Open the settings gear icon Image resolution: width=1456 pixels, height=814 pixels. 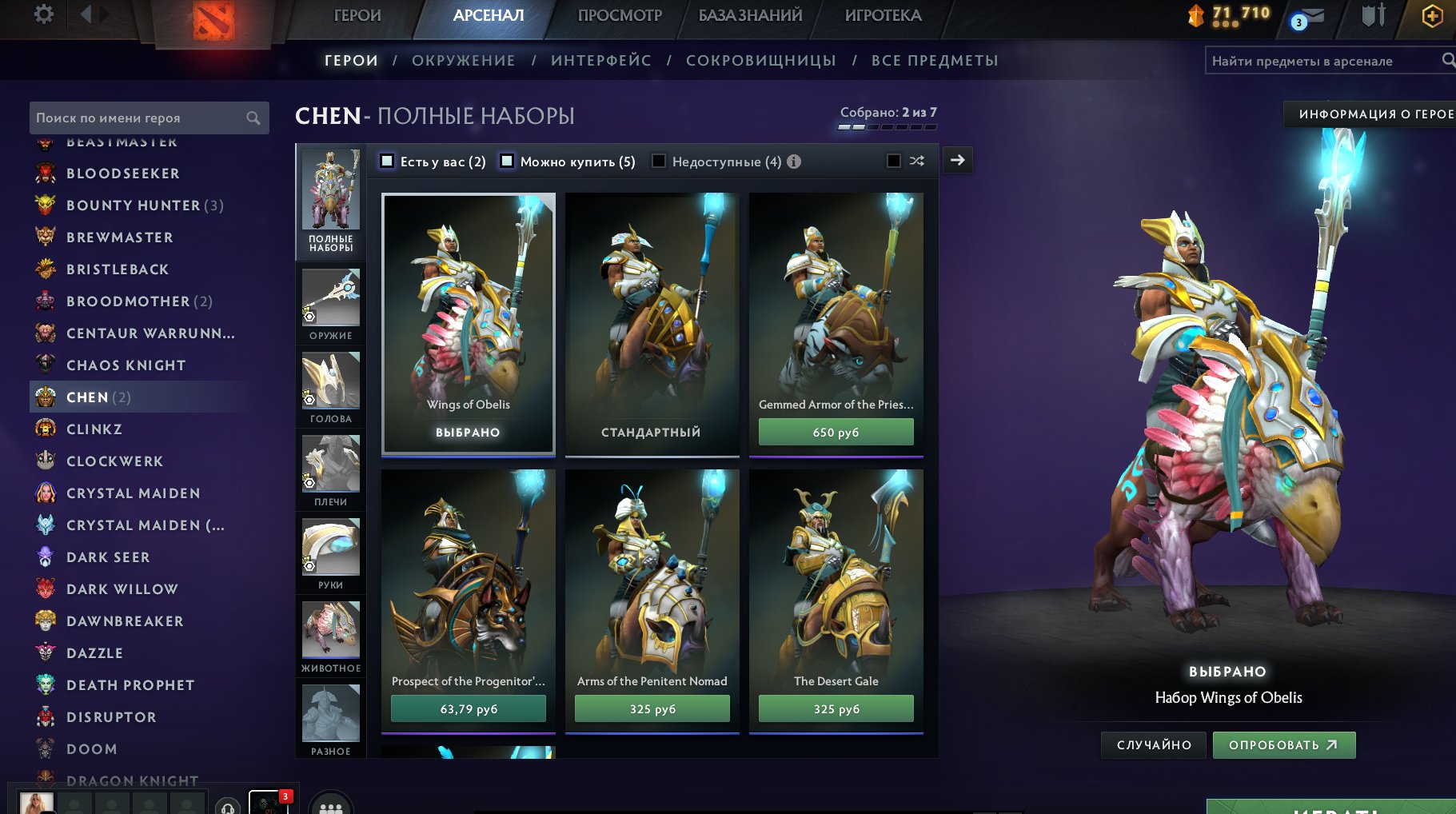click(44, 14)
